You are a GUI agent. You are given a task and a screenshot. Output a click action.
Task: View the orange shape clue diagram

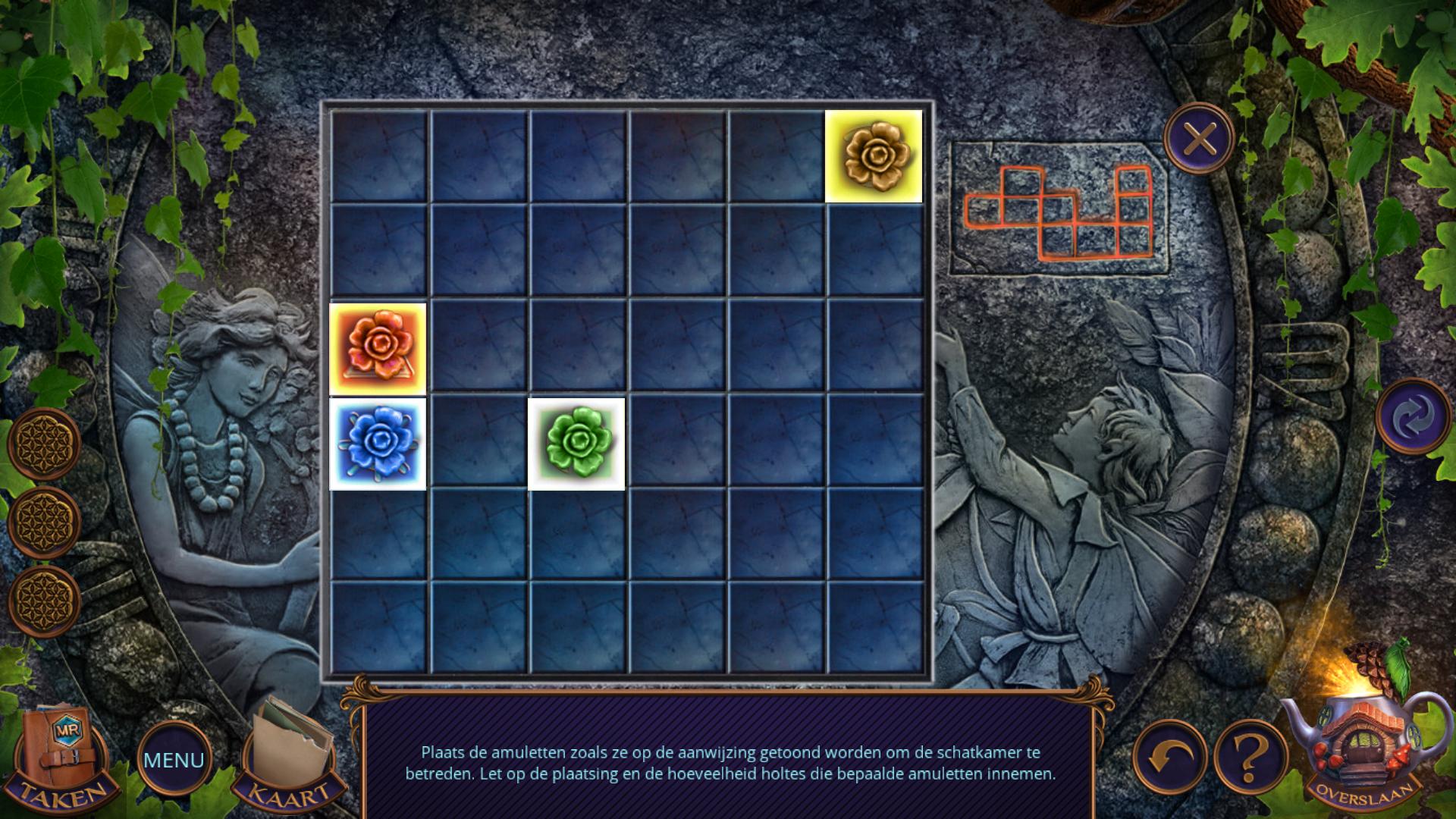coord(1059,211)
